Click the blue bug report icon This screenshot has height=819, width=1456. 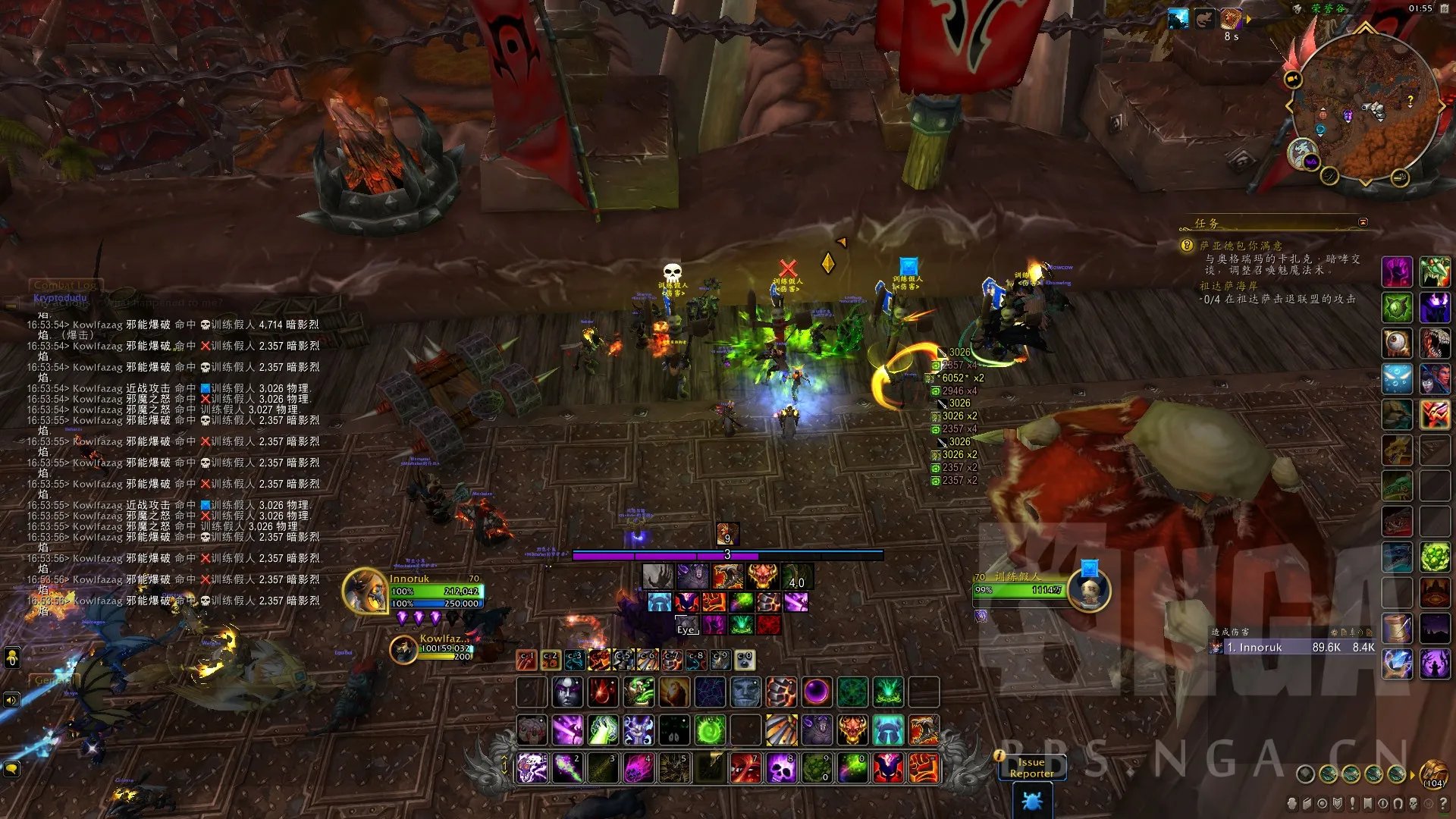pyautogui.click(x=1032, y=801)
